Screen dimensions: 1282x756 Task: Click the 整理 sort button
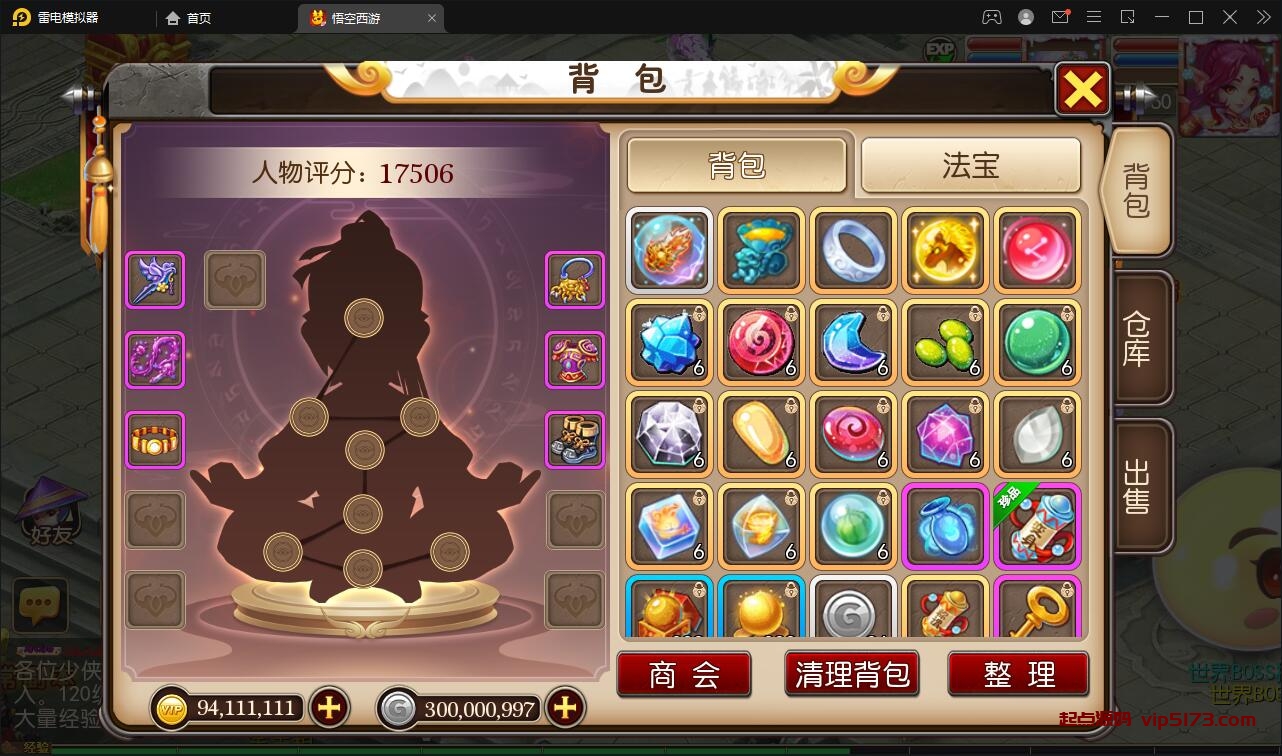(x=1019, y=674)
